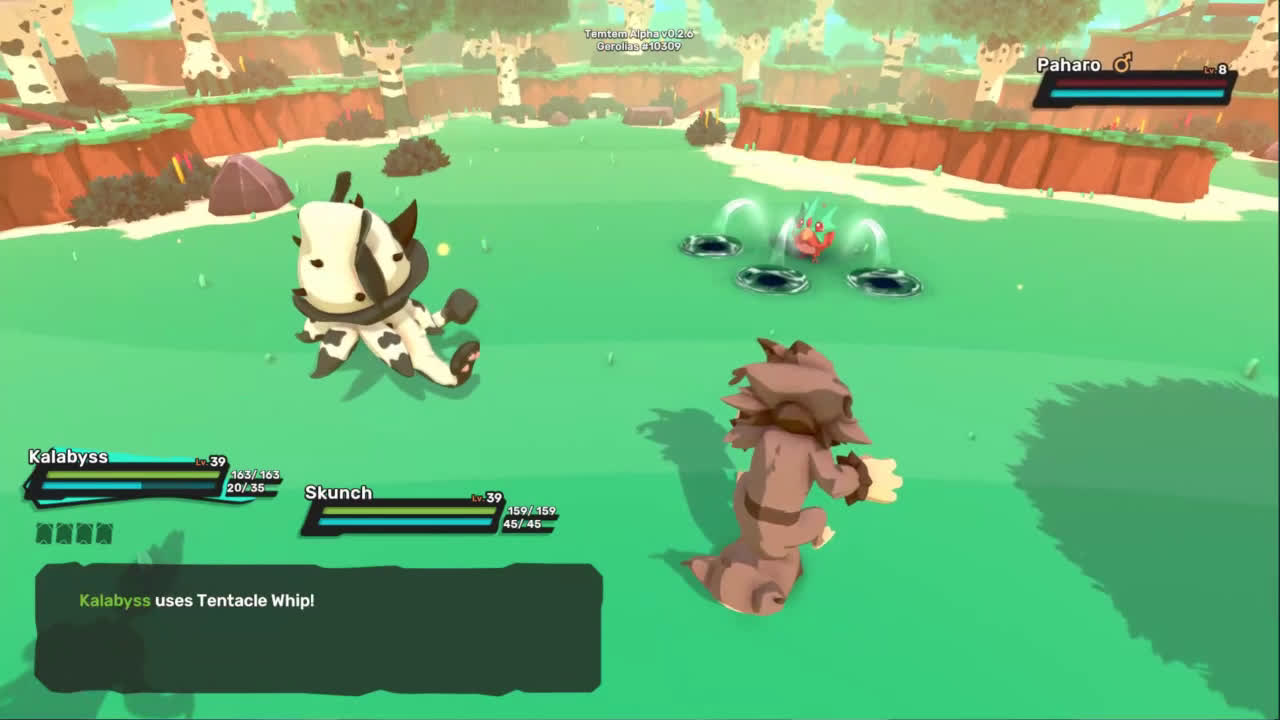Screen dimensions: 1280x720
Task: Advance the Kalabyss Tentacle Whip message box
Action: click(318, 627)
